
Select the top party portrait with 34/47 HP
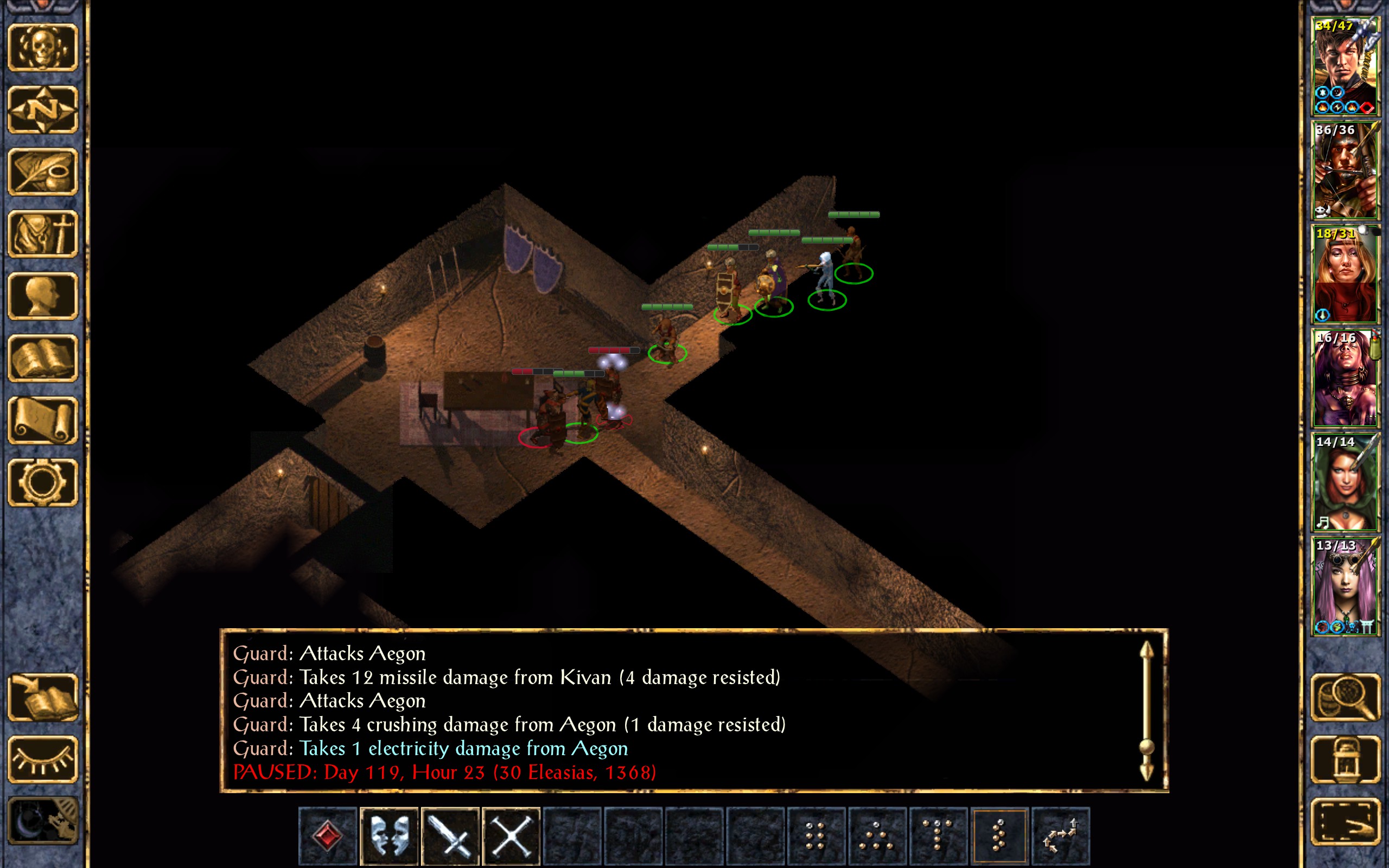[1345, 66]
